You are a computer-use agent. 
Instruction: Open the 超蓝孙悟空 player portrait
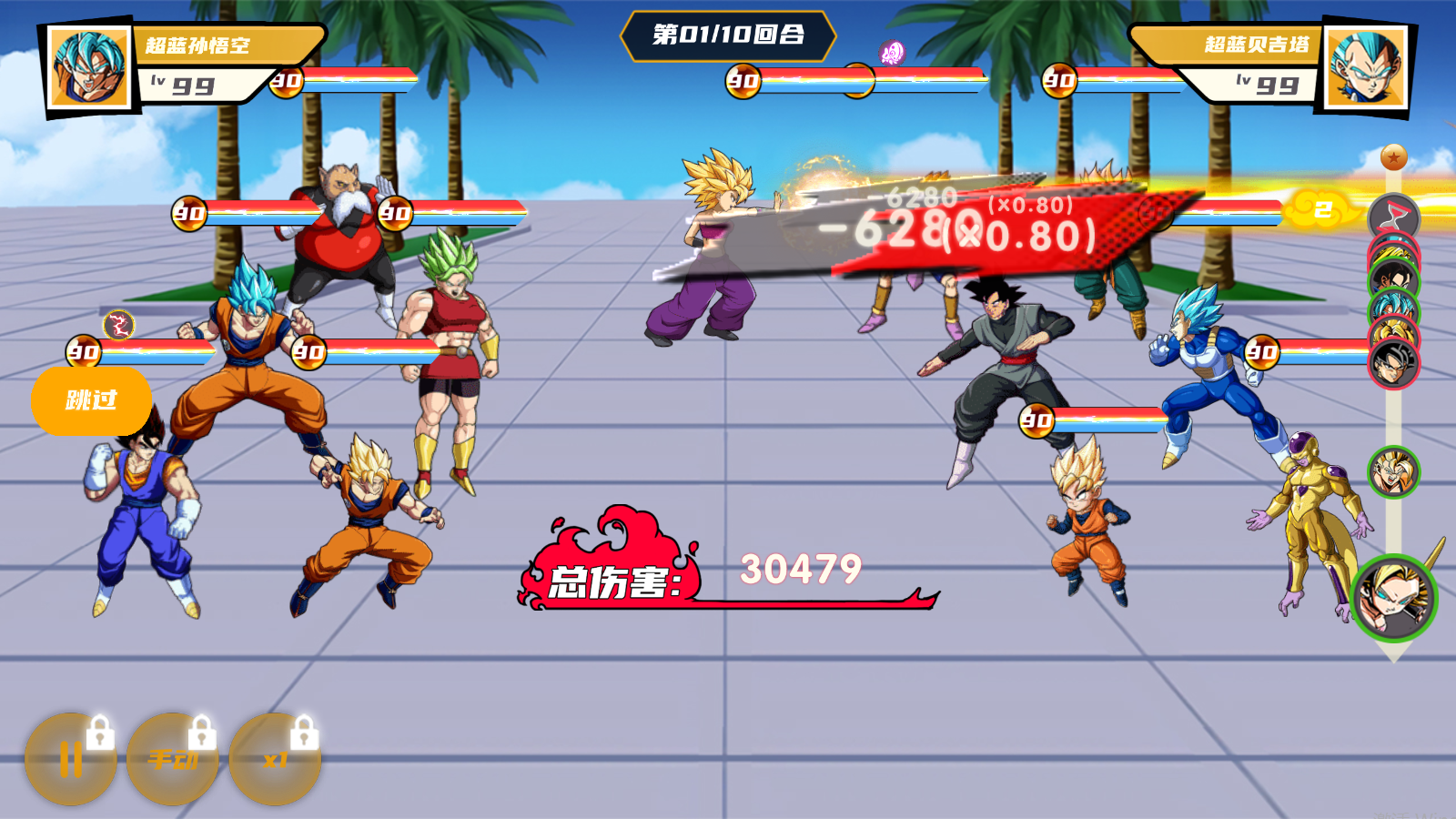point(89,68)
